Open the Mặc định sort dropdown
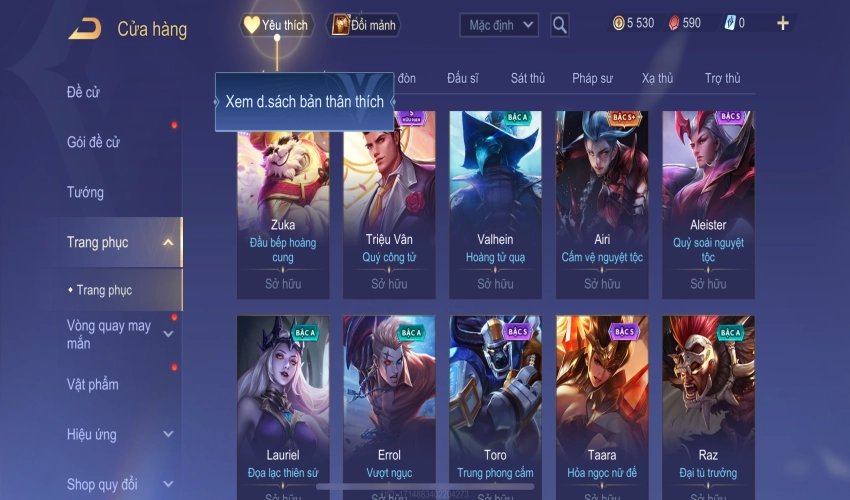850x500 pixels. point(499,25)
